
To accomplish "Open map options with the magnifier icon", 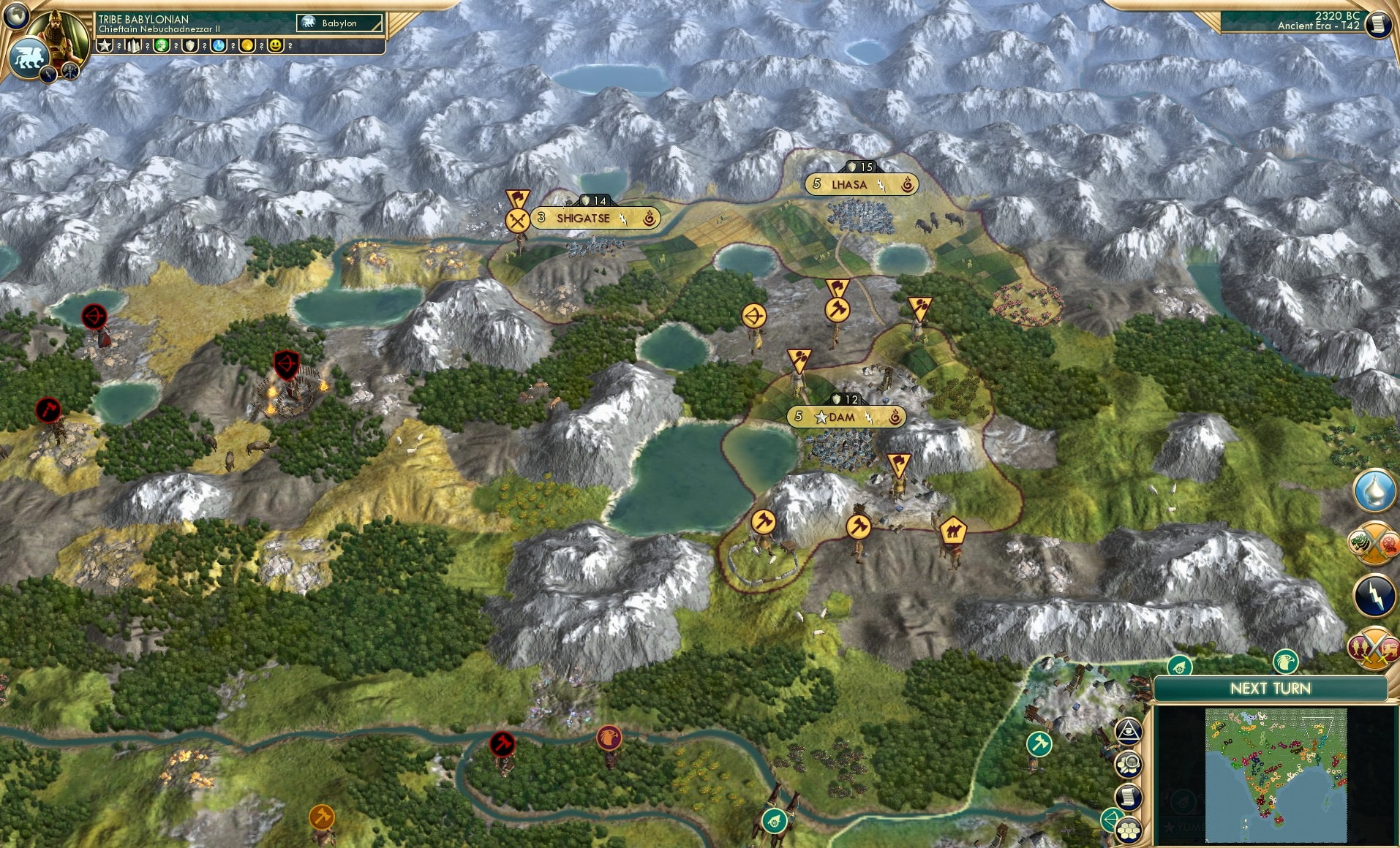I will tap(1129, 764).
